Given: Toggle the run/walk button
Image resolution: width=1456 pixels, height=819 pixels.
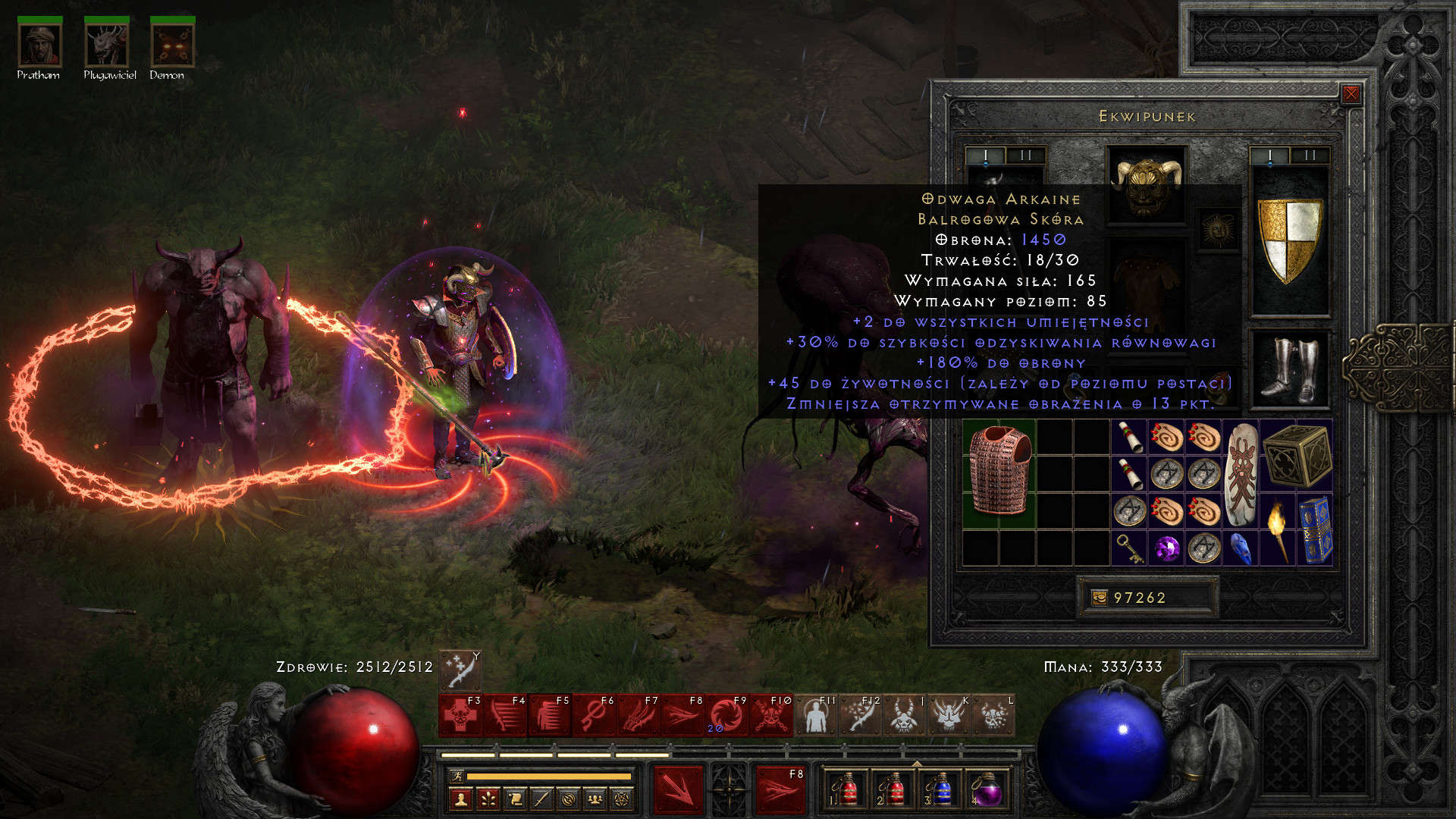Looking at the screenshot, I should tap(457, 776).
